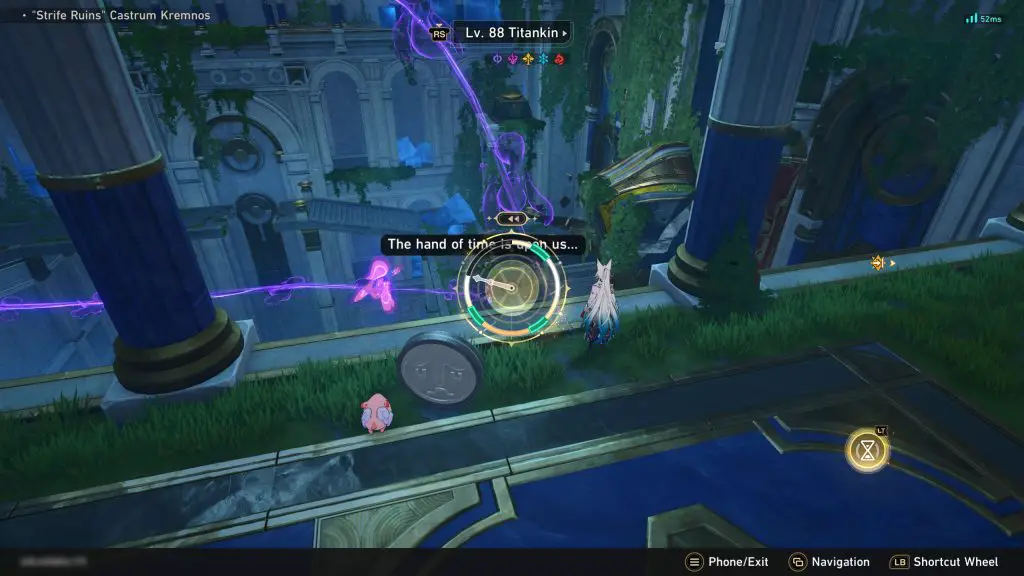The image size is (1024, 576).
Task: Activate the golden hourglass time ability
Action: coord(866,450)
